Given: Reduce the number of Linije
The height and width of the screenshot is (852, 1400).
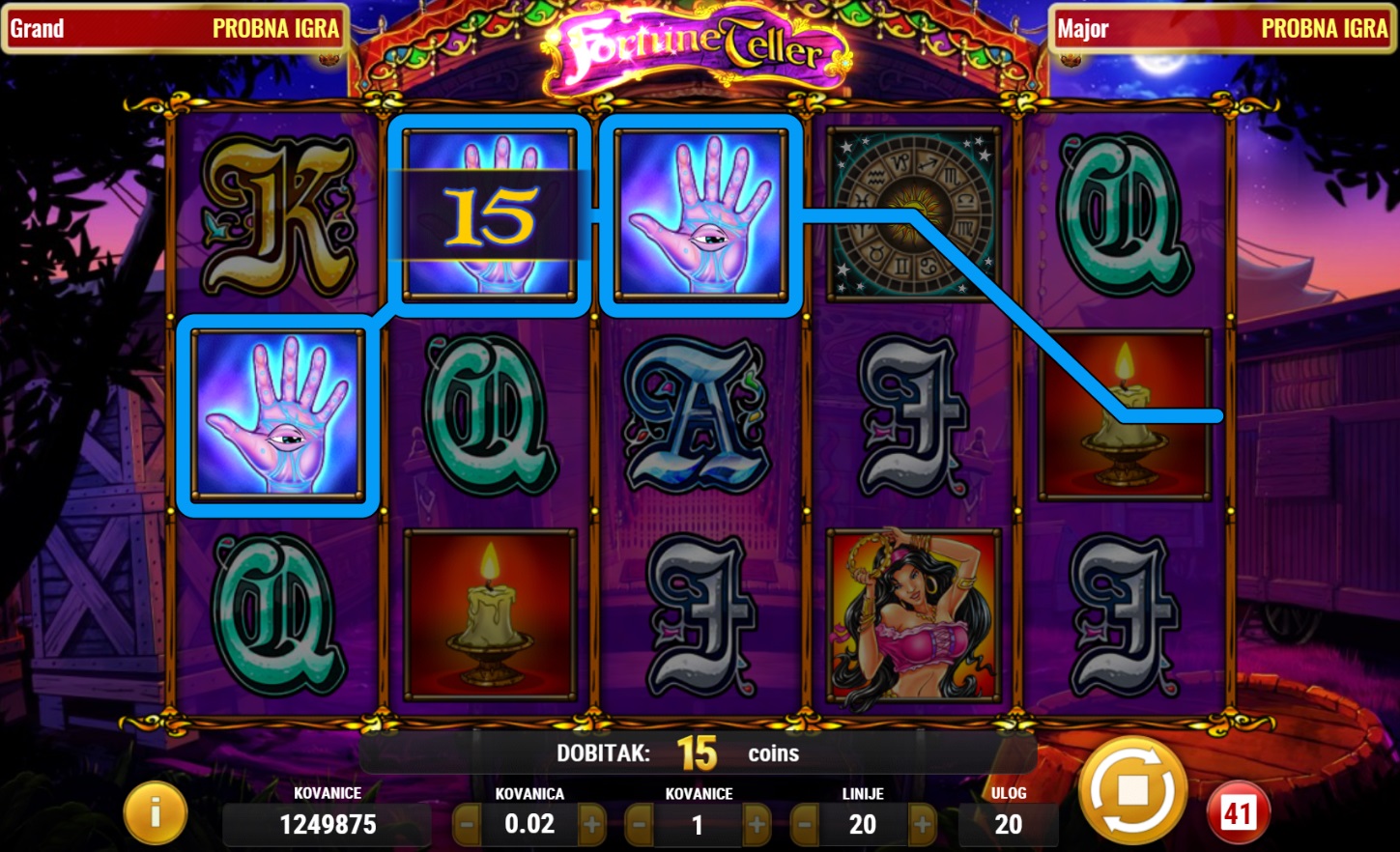Looking at the screenshot, I should pyautogui.click(x=805, y=825).
